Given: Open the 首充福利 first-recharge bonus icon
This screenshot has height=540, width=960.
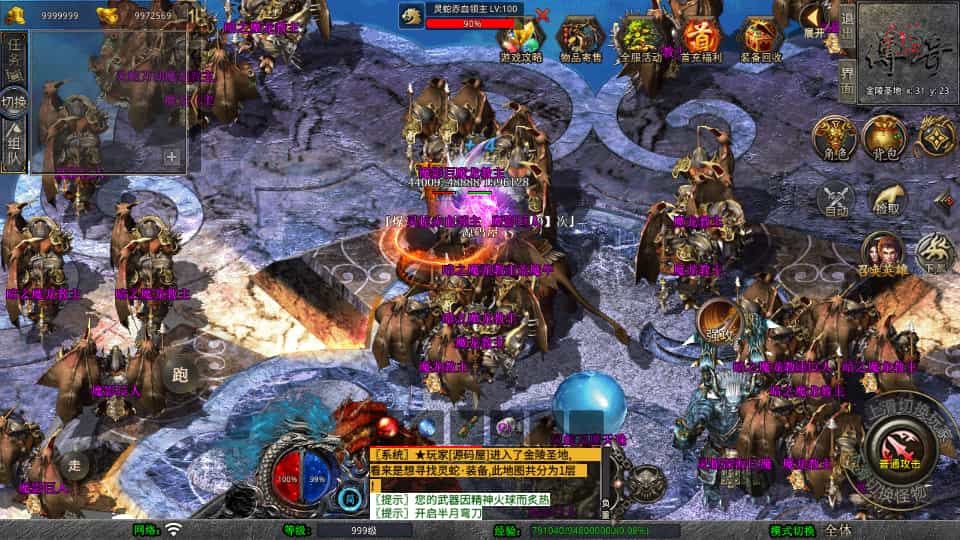Looking at the screenshot, I should click(702, 38).
